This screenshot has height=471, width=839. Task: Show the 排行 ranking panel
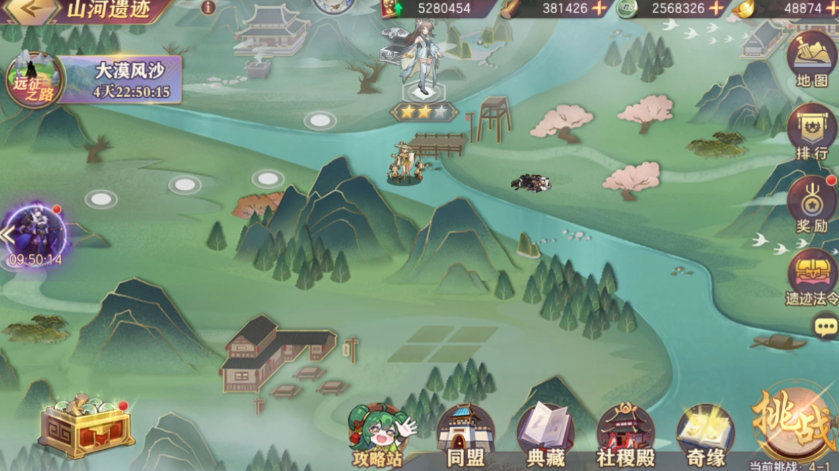(812, 131)
